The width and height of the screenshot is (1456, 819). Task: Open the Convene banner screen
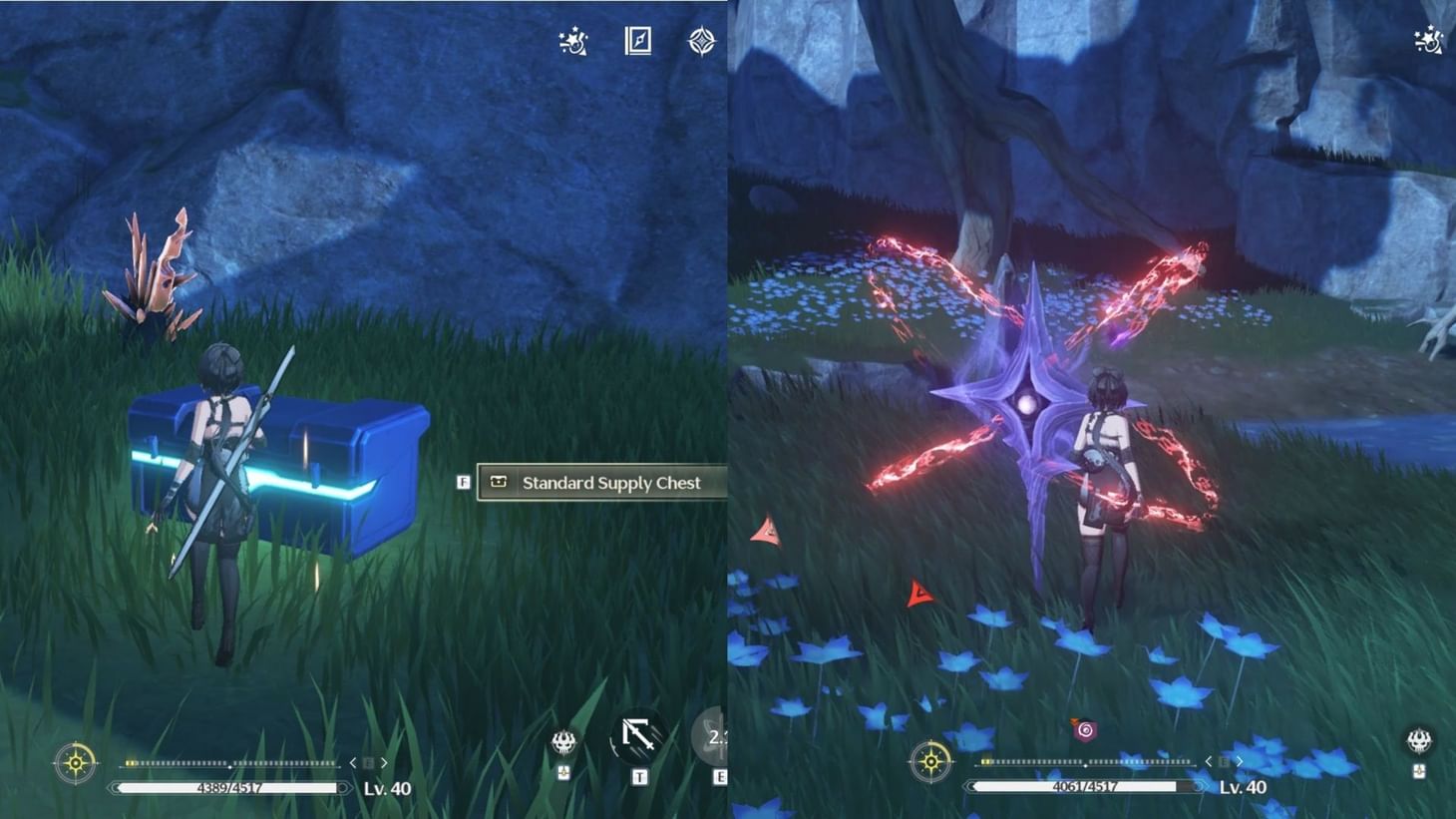coord(704,42)
